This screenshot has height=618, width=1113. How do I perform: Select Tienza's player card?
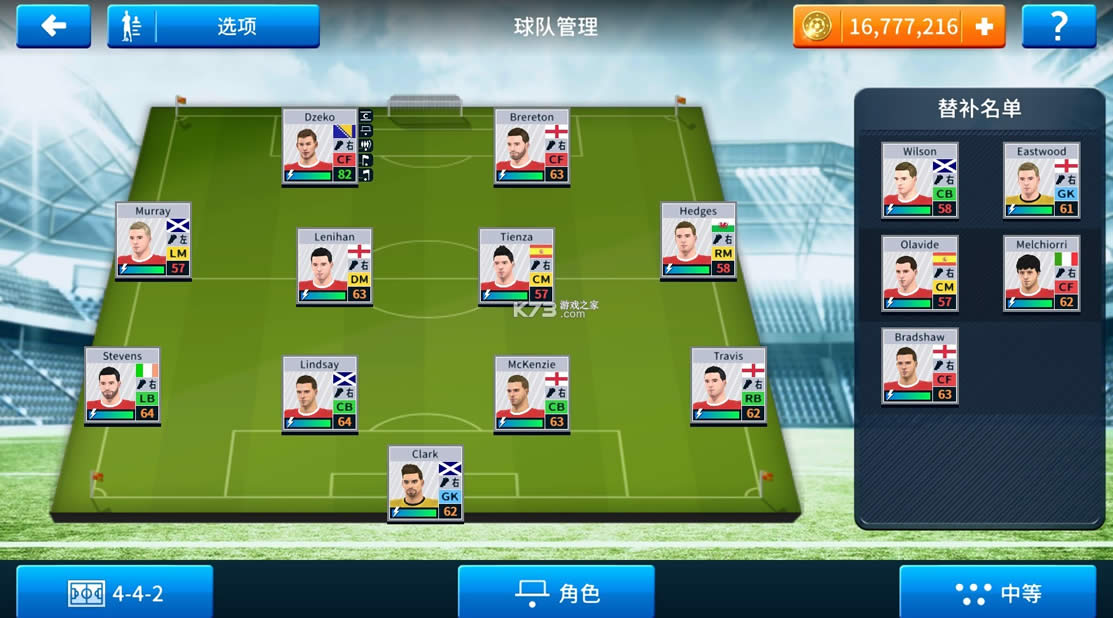click(516, 267)
